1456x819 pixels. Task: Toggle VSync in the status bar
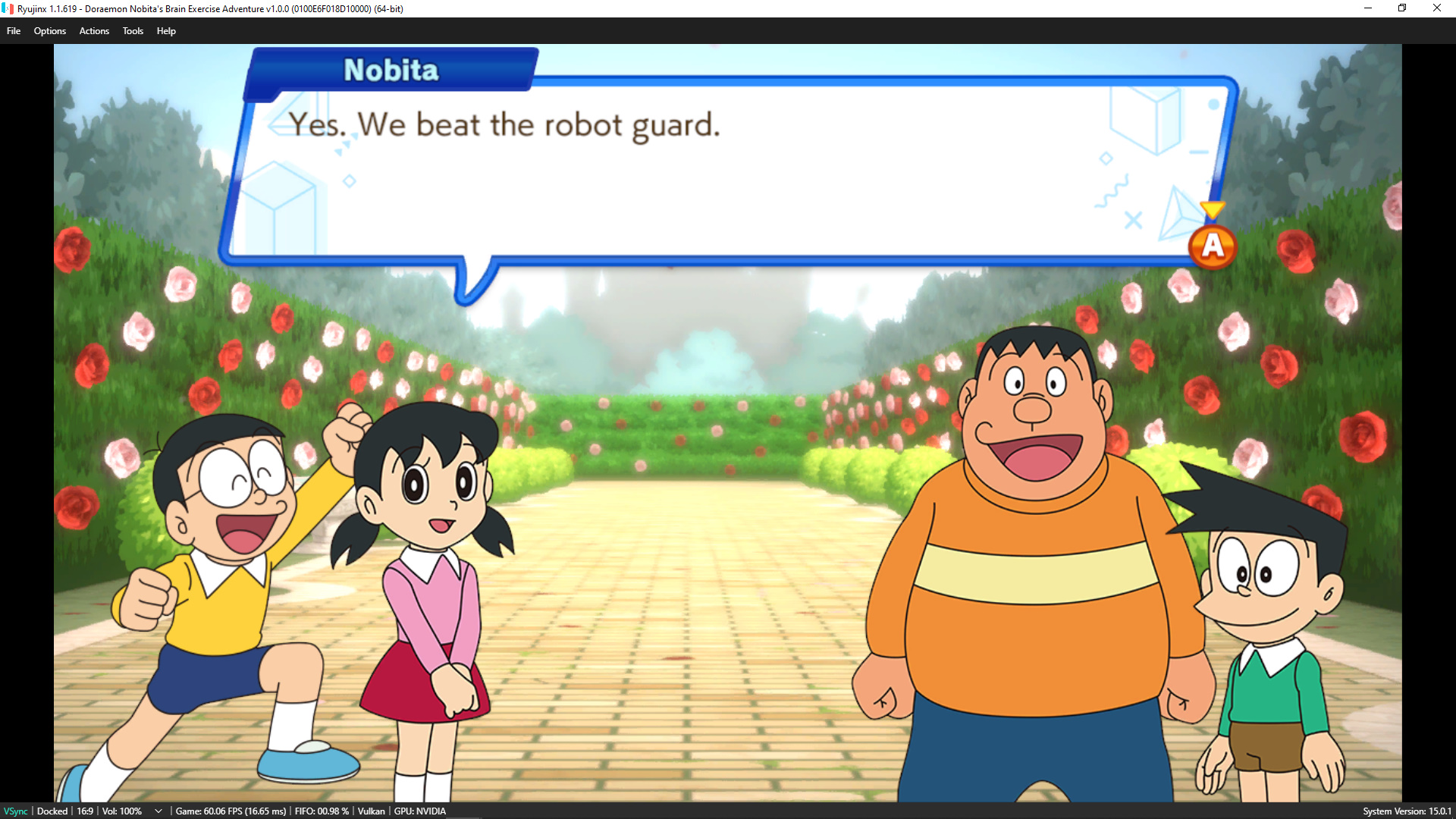click(x=17, y=811)
